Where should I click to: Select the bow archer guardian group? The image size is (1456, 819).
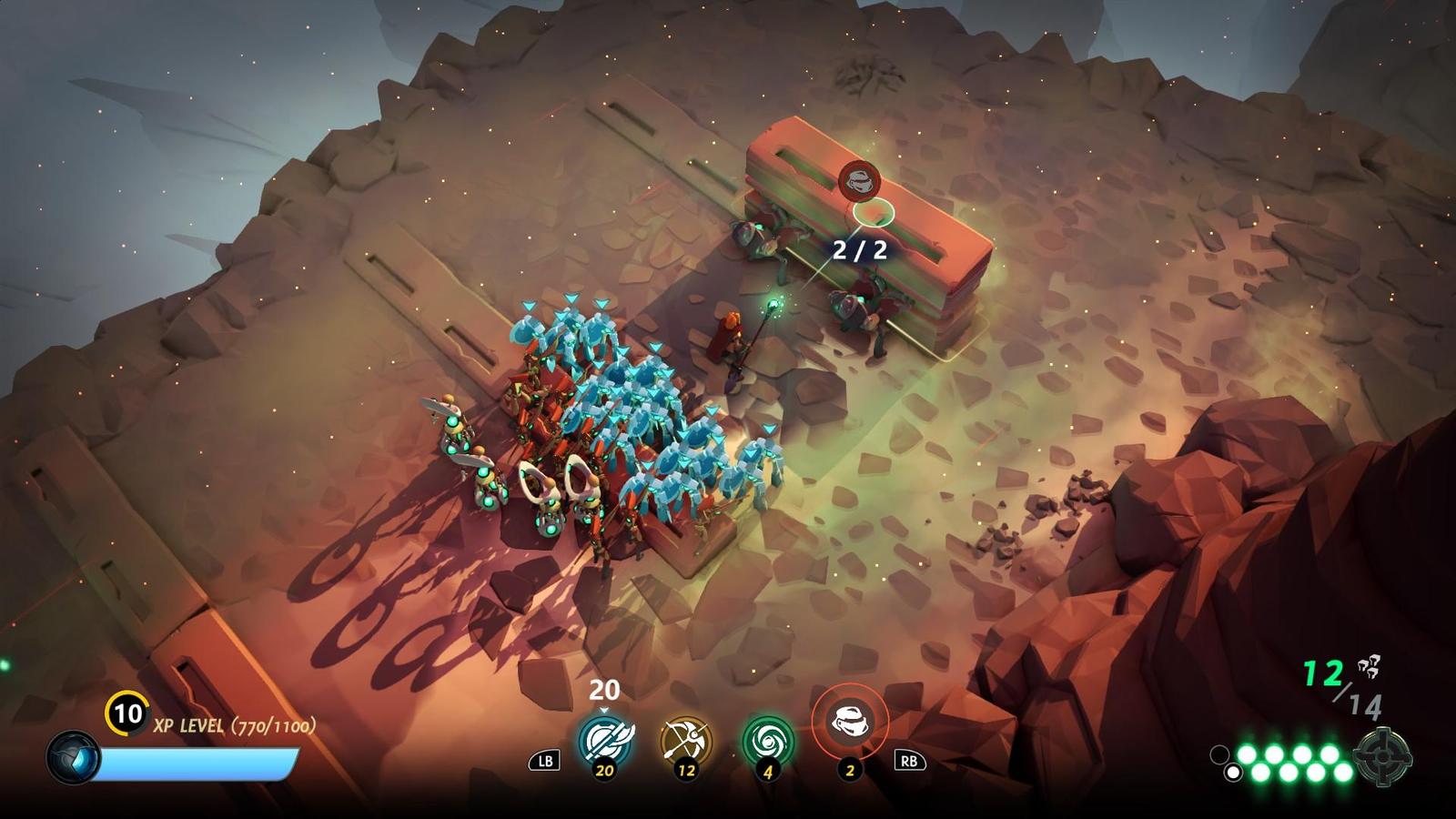click(x=686, y=741)
